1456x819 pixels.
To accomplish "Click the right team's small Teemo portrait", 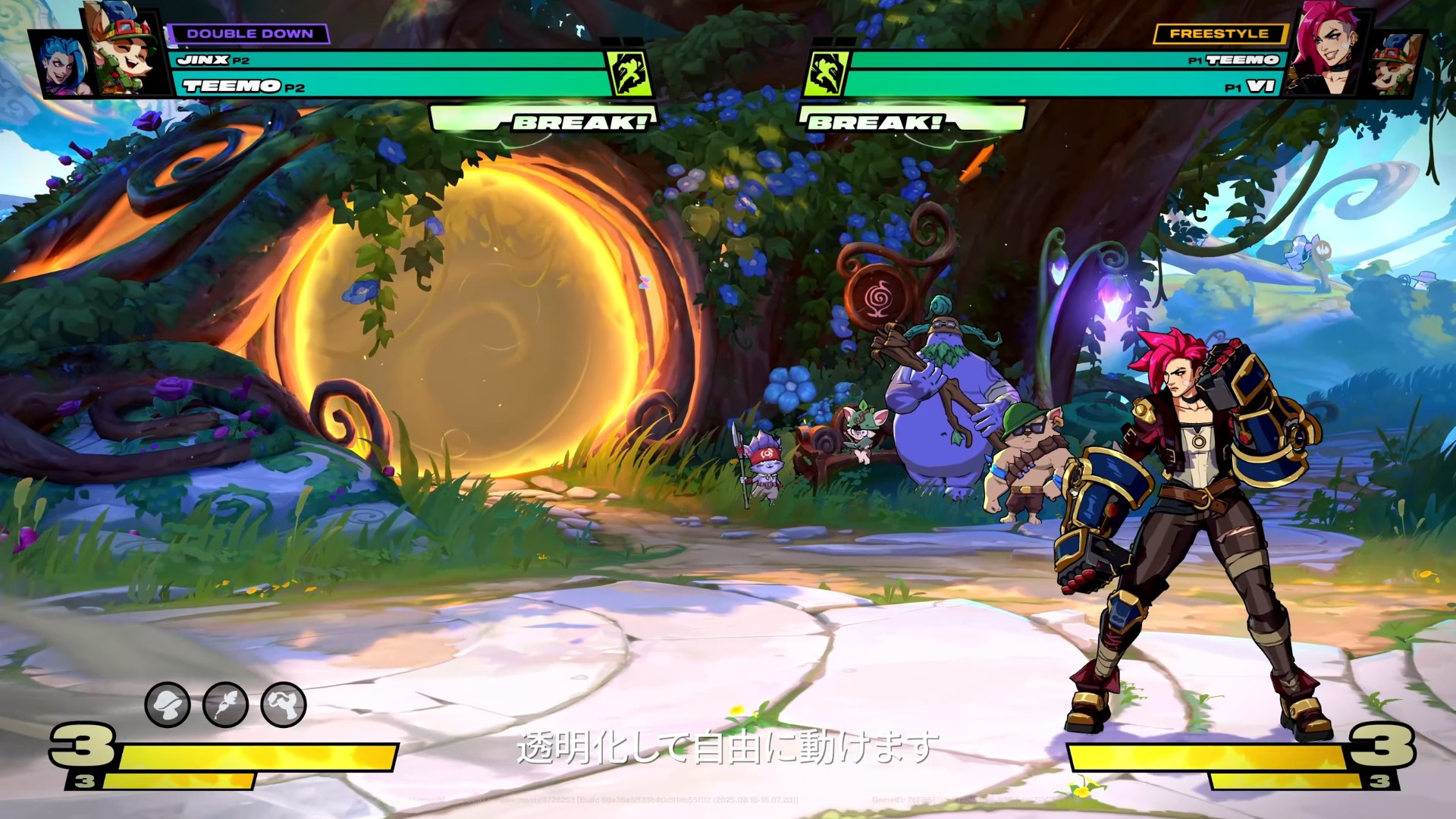I will point(1395,66).
